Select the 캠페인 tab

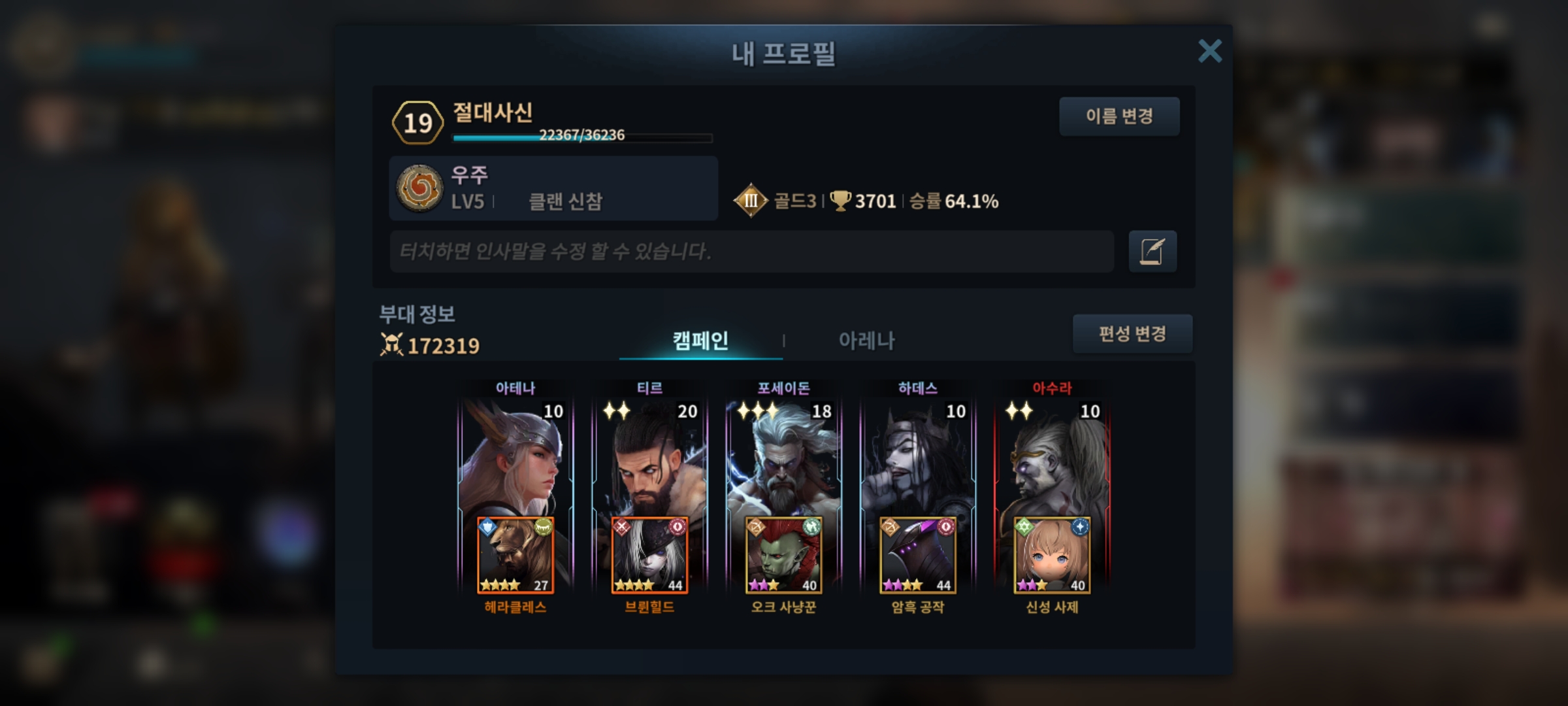(x=700, y=341)
